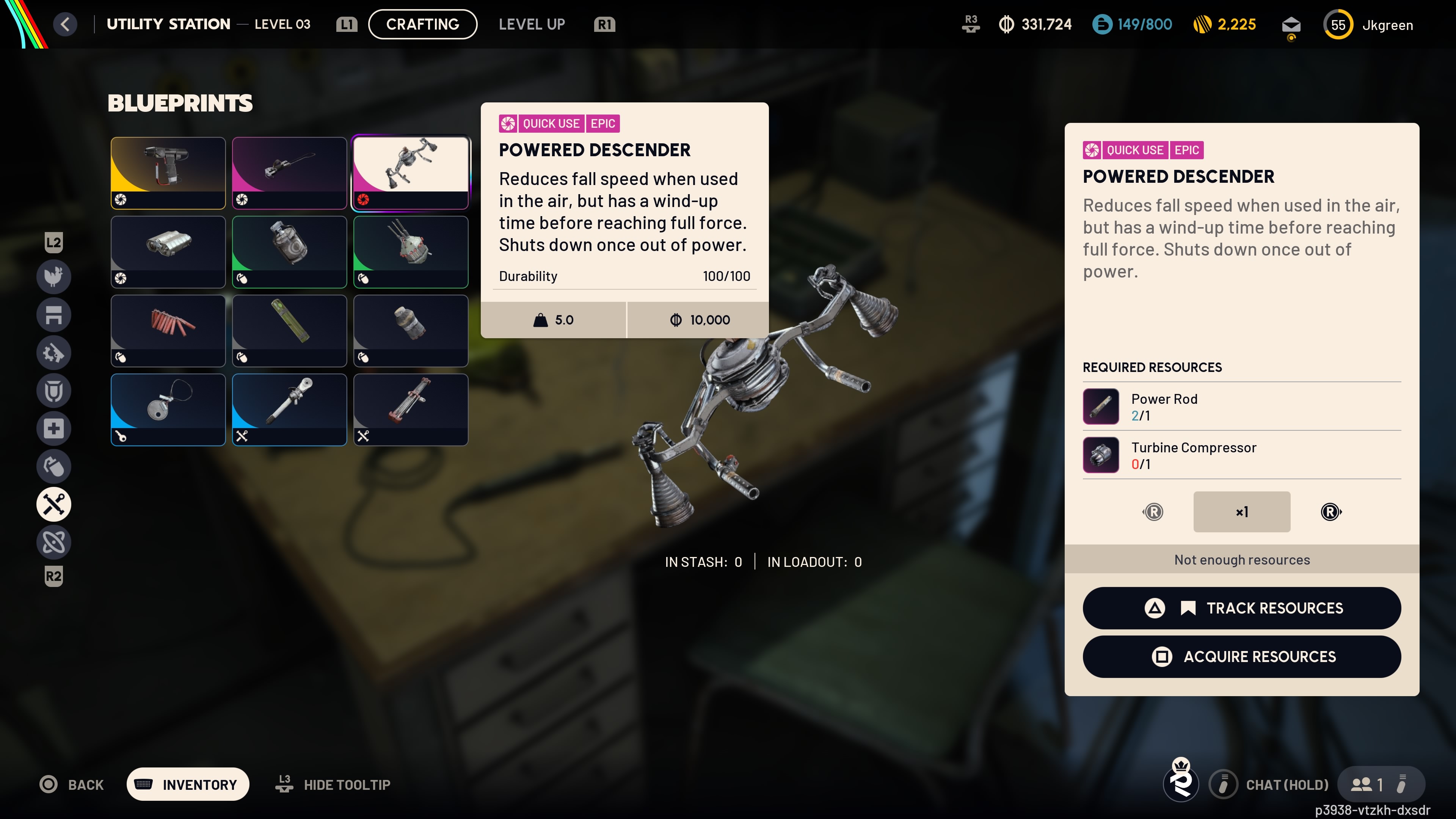Screen dimensions: 1456x819
Task: Pick the red firecrackers blueprint
Action: [168, 331]
